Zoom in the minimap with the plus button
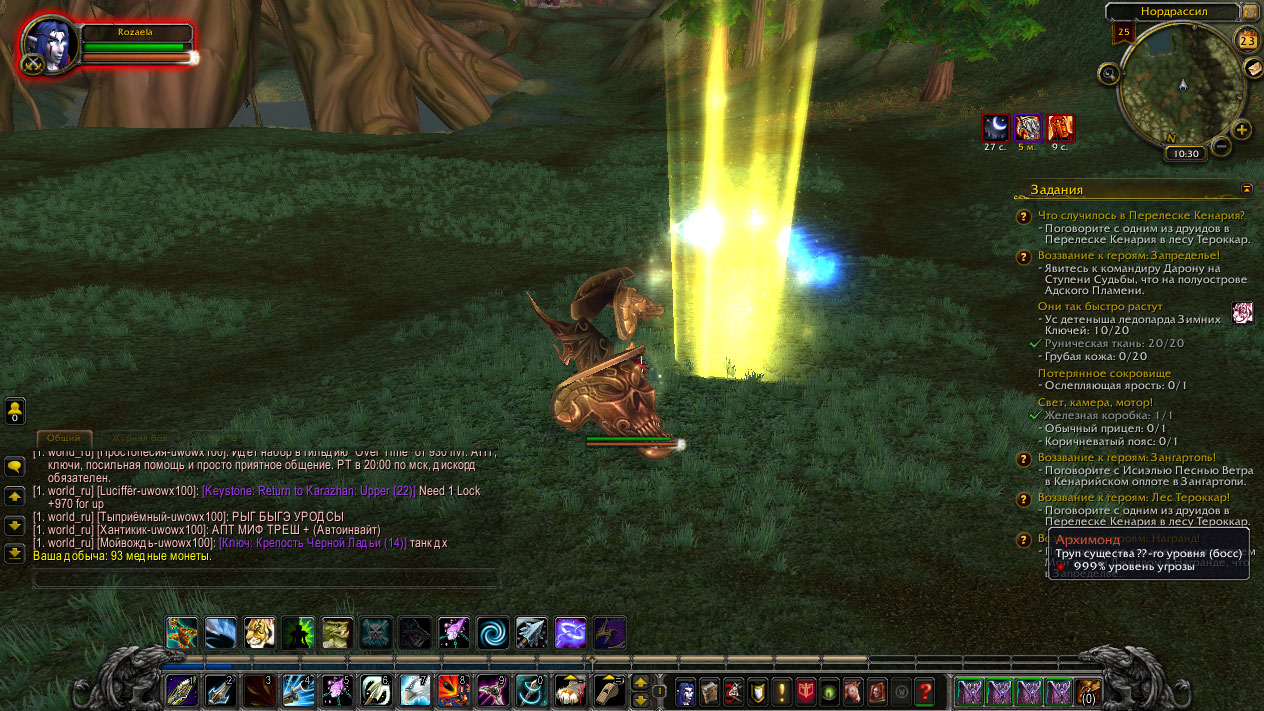The image size is (1264, 711). 1241,130
